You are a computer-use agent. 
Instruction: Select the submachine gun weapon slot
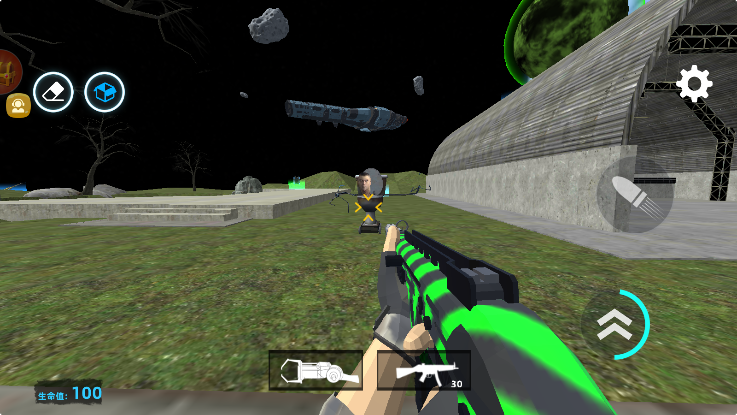(424, 371)
